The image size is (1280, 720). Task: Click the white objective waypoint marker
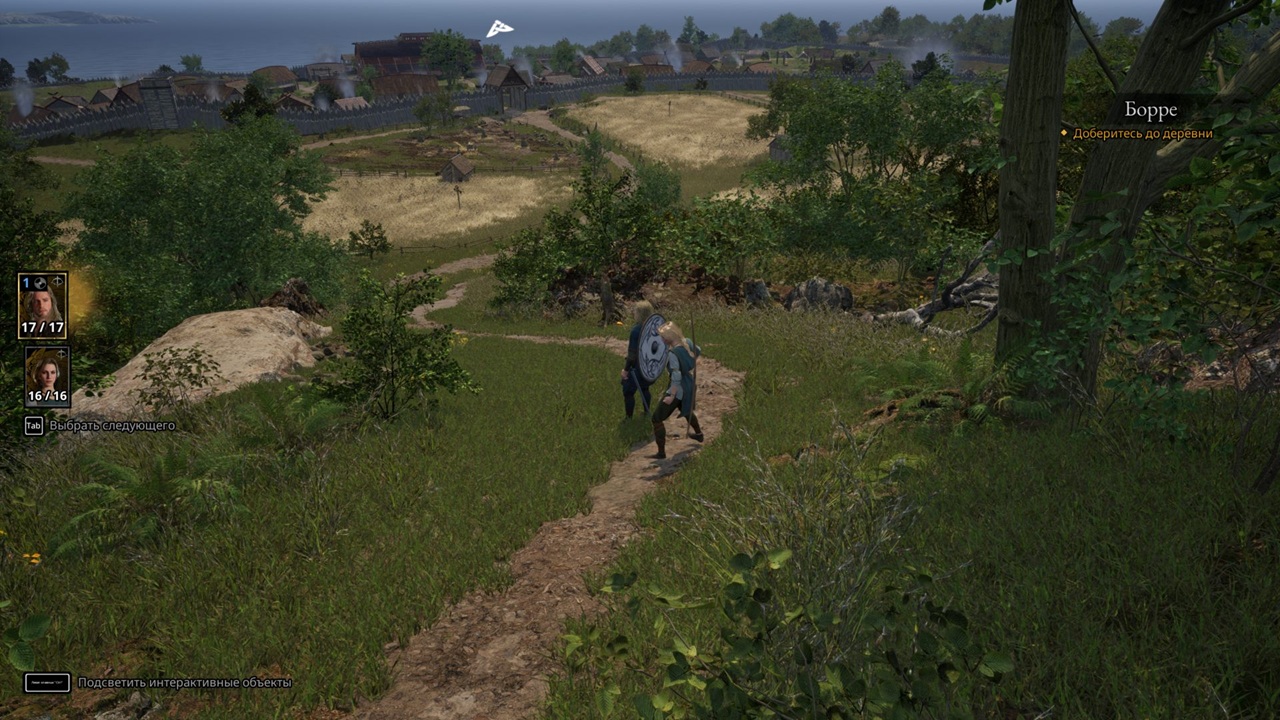(499, 29)
